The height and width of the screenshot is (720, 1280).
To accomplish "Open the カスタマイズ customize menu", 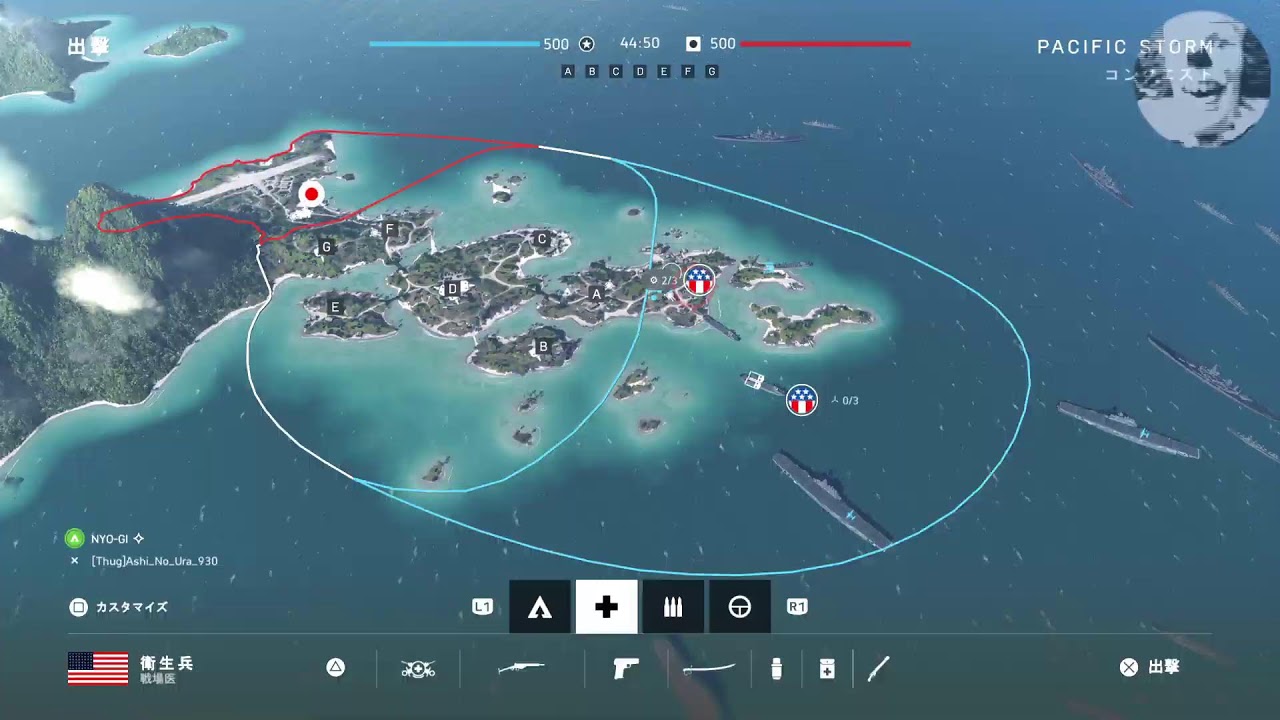I will click(120, 607).
